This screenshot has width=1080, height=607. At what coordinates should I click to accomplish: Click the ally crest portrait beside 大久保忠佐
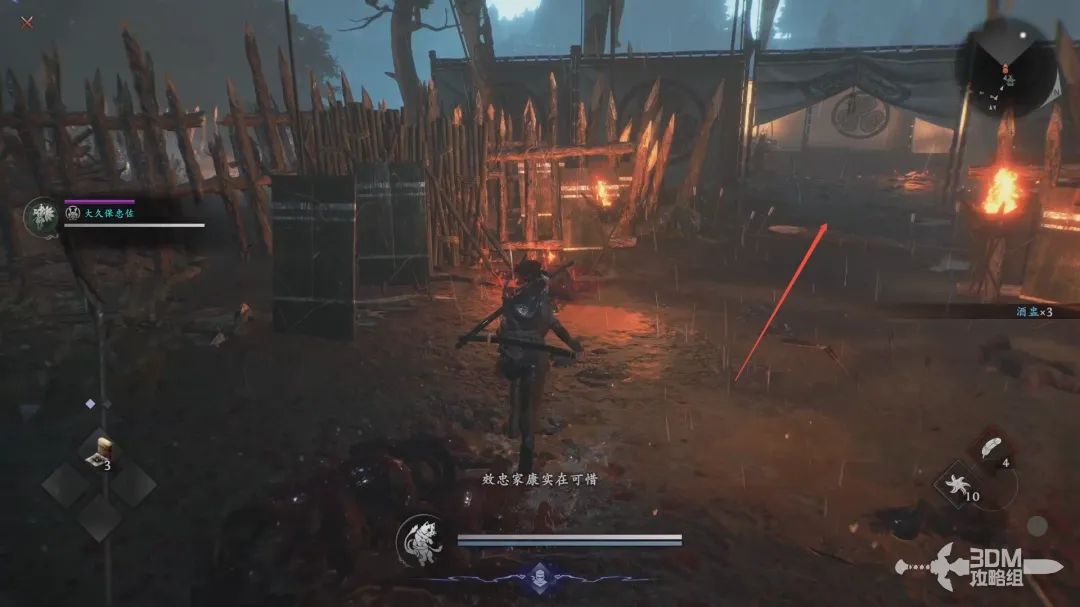(x=42, y=216)
